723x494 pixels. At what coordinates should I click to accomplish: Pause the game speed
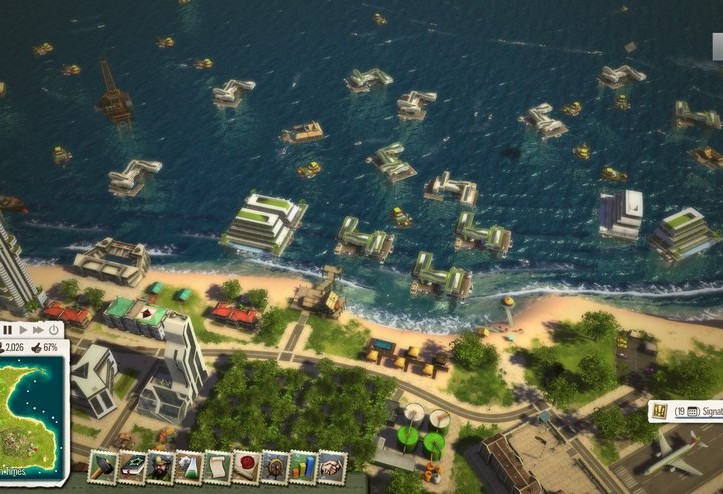[x=7, y=329]
